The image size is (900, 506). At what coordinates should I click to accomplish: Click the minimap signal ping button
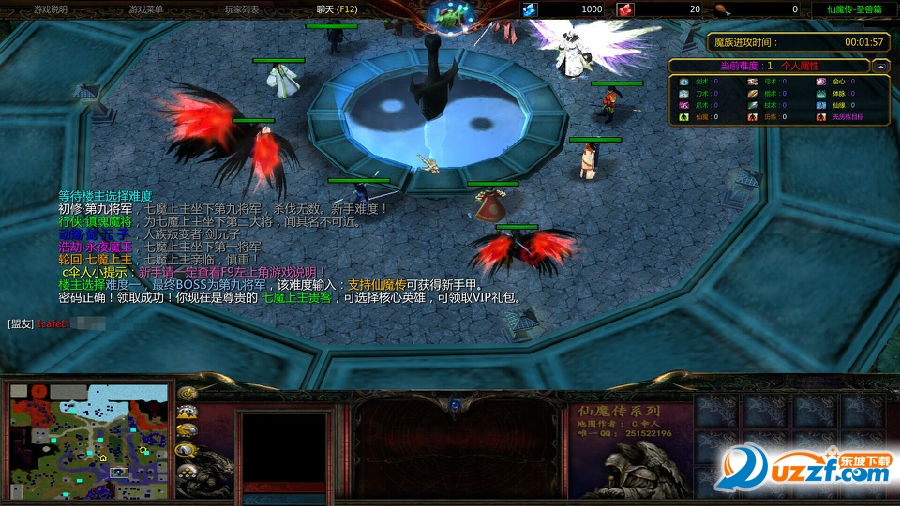click(187, 393)
